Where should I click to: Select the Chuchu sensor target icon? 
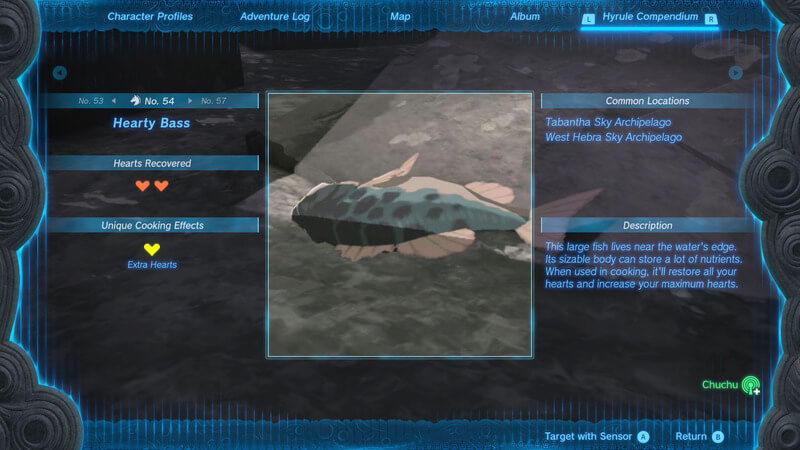(750, 385)
